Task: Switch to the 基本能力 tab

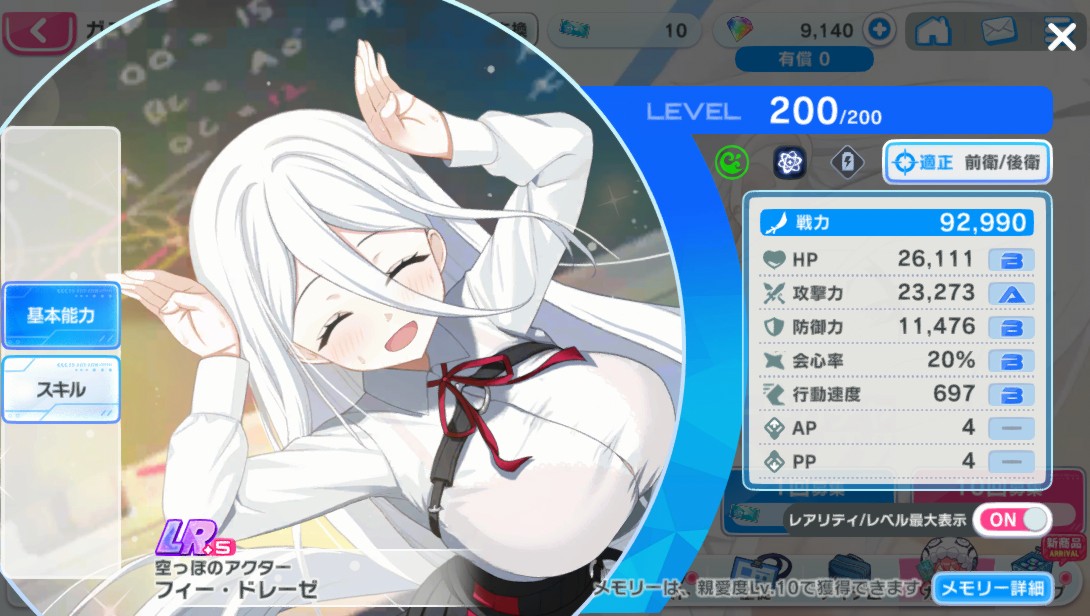Action: 61,315
